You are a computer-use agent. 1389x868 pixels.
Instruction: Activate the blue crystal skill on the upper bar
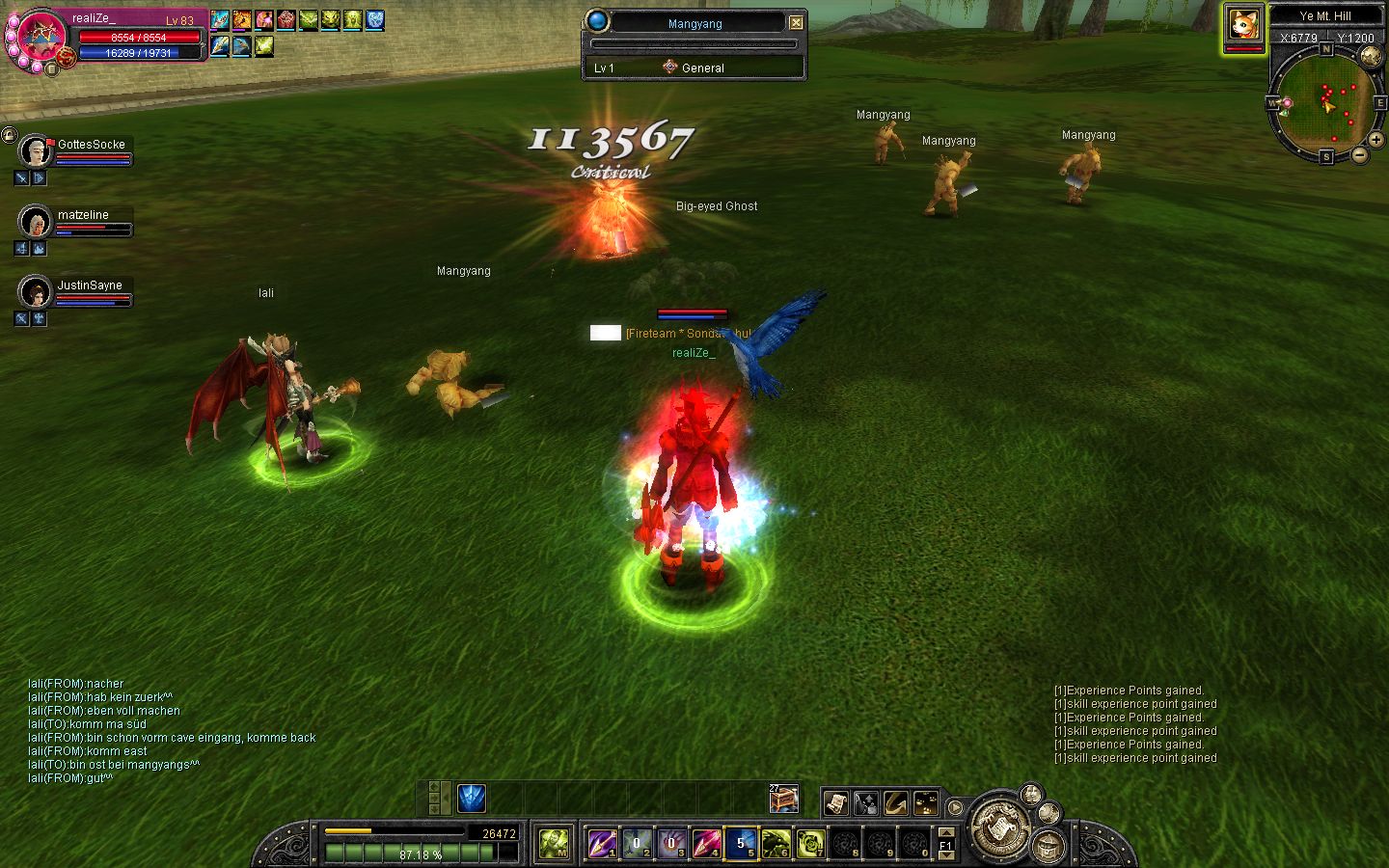point(472,799)
